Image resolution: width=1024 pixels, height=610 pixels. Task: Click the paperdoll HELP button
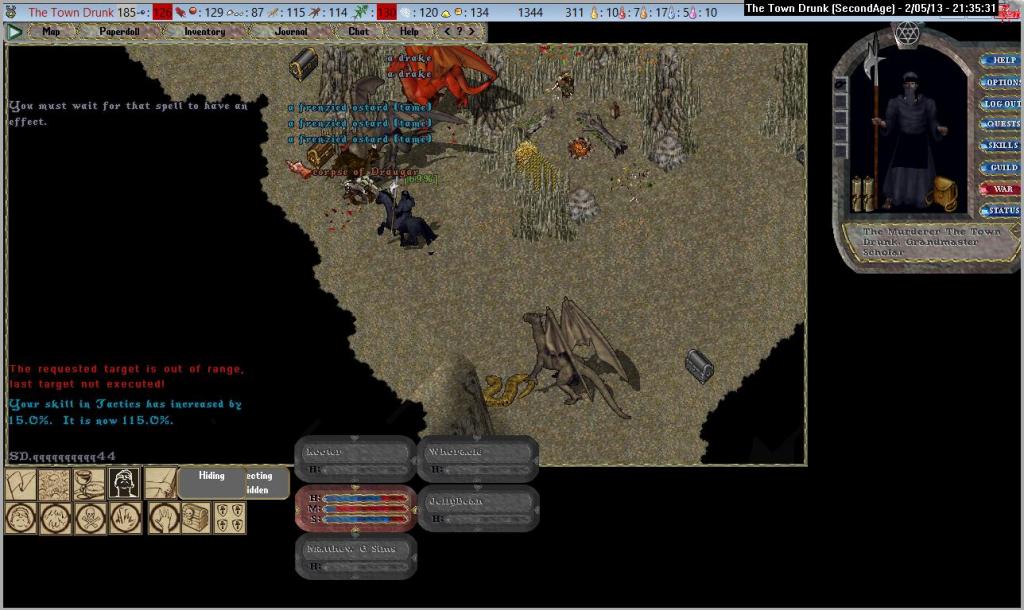(1002, 61)
